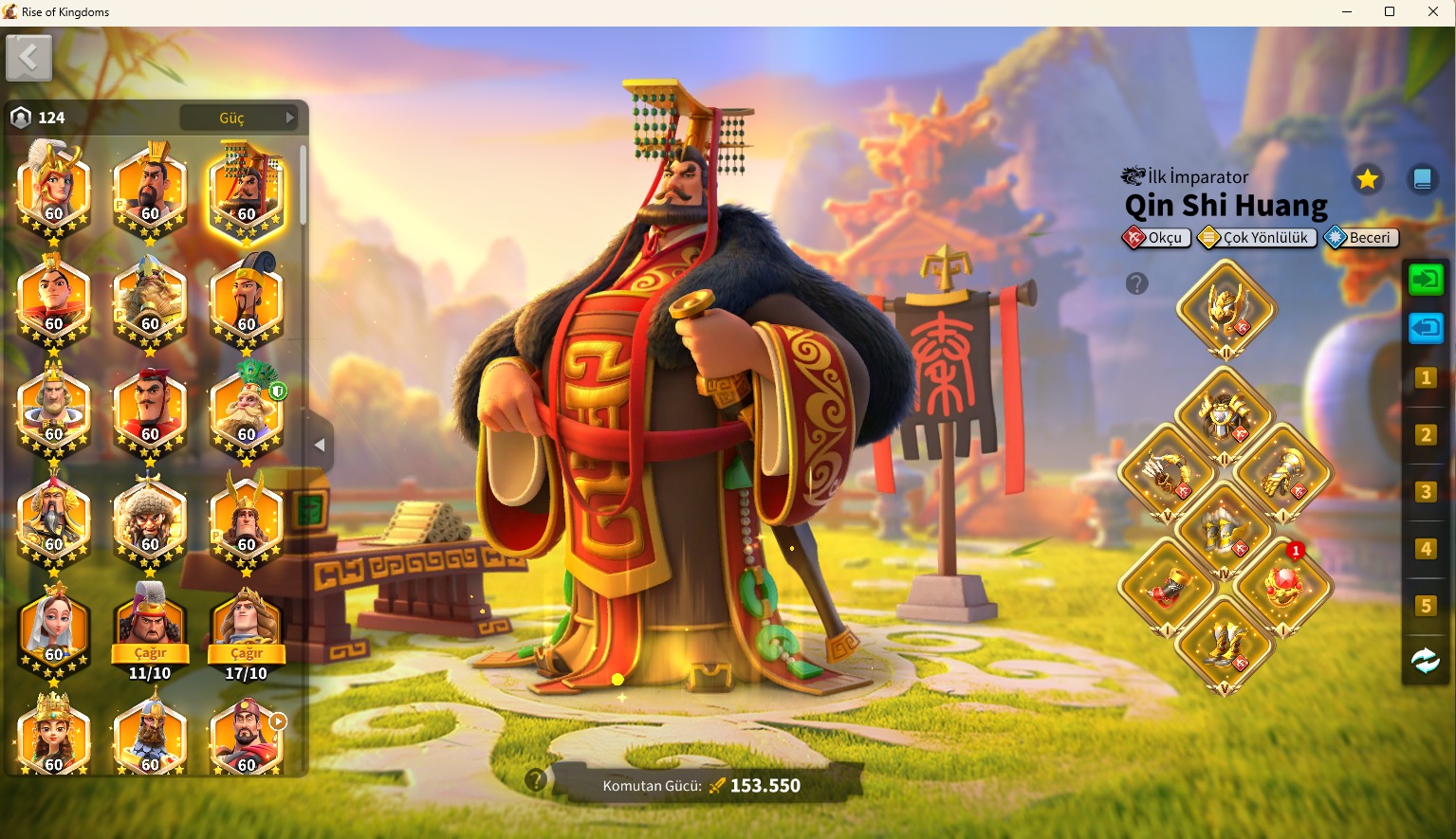This screenshot has height=839, width=1456.
Task: Select the boots equipment slot
Action: tap(1225, 645)
